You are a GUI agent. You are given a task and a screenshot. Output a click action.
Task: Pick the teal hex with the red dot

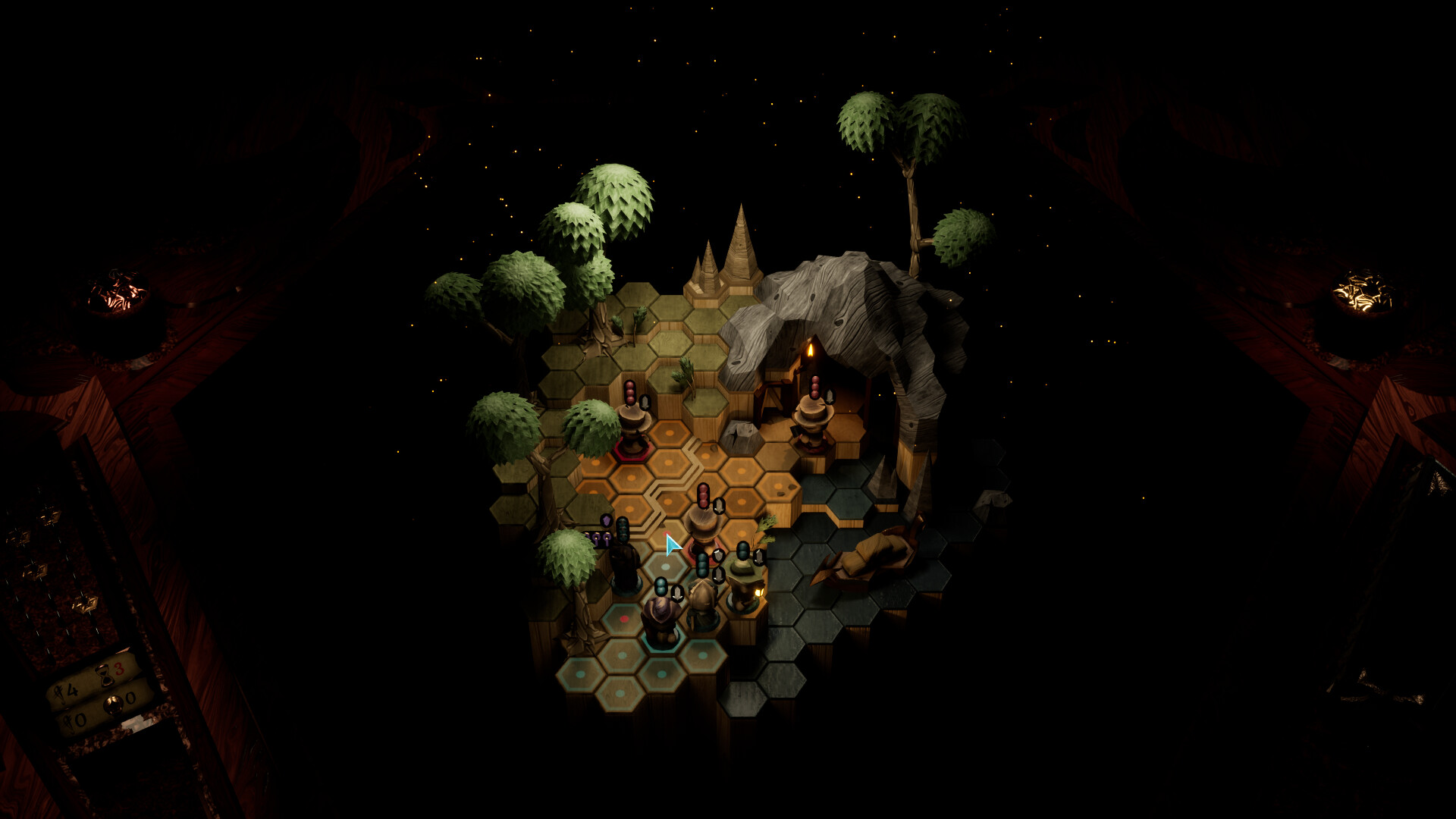coord(624,620)
